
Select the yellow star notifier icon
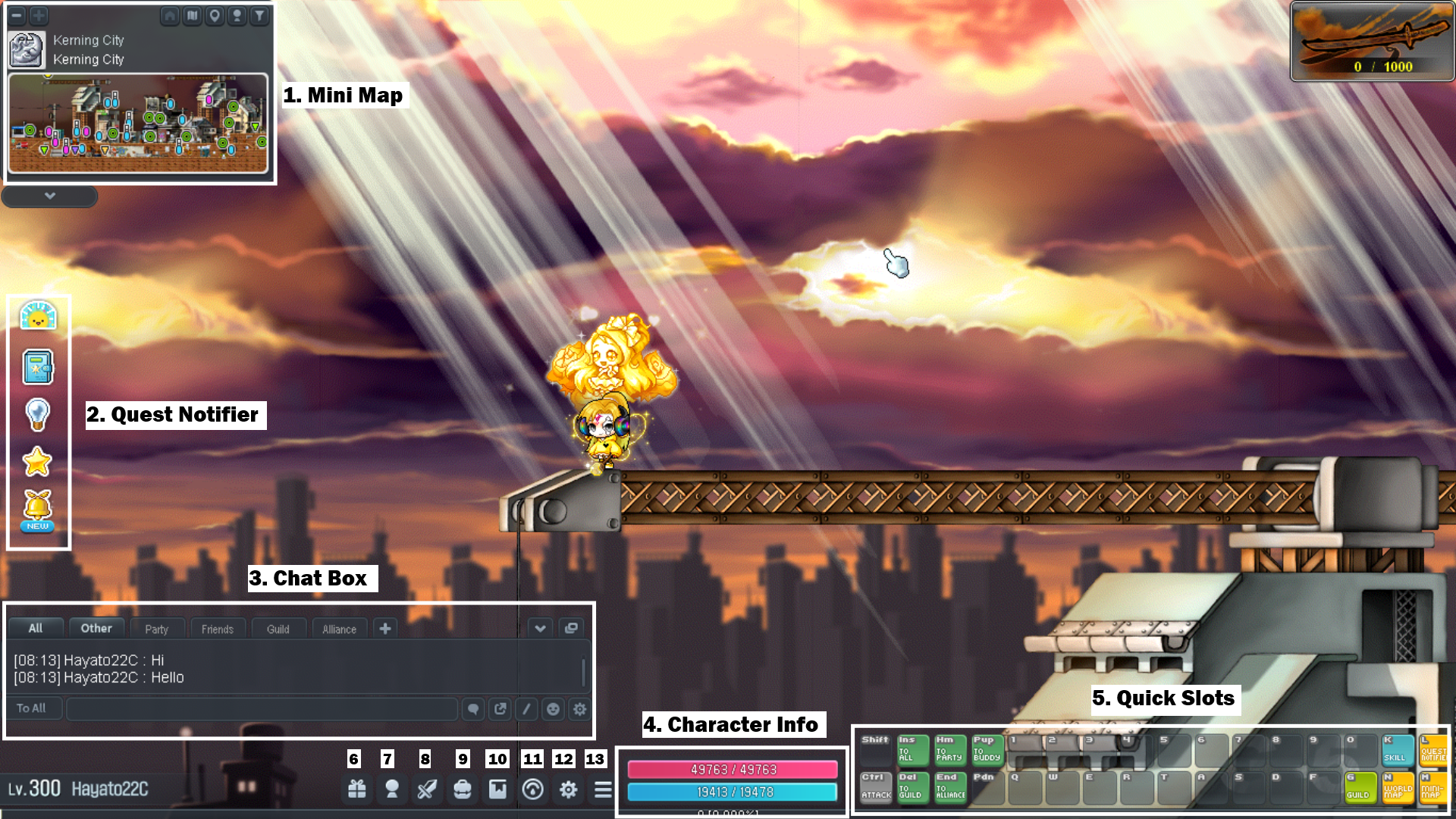click(x=37, y=461)
